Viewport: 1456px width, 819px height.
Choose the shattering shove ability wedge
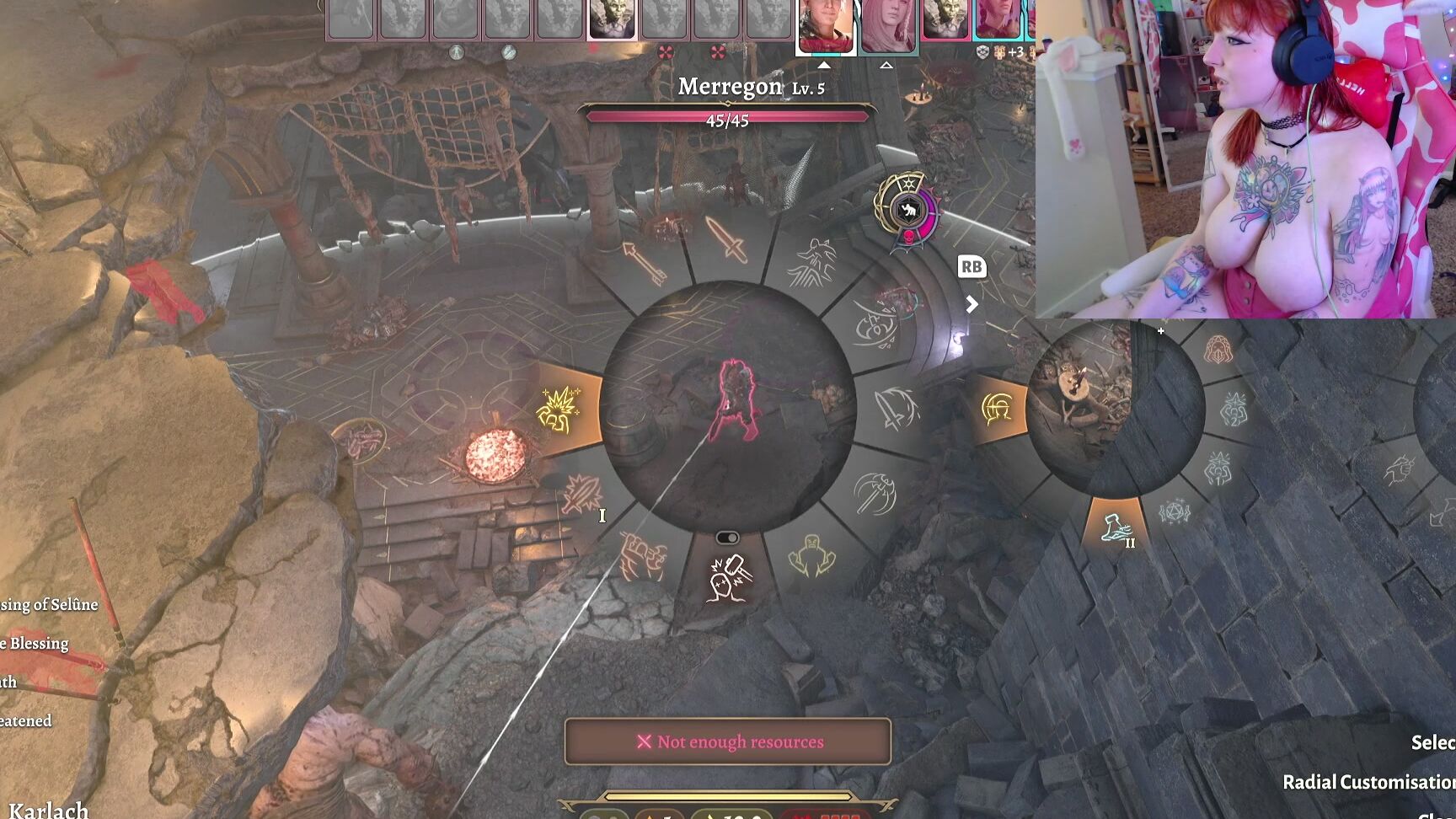[x=875, y=325]
